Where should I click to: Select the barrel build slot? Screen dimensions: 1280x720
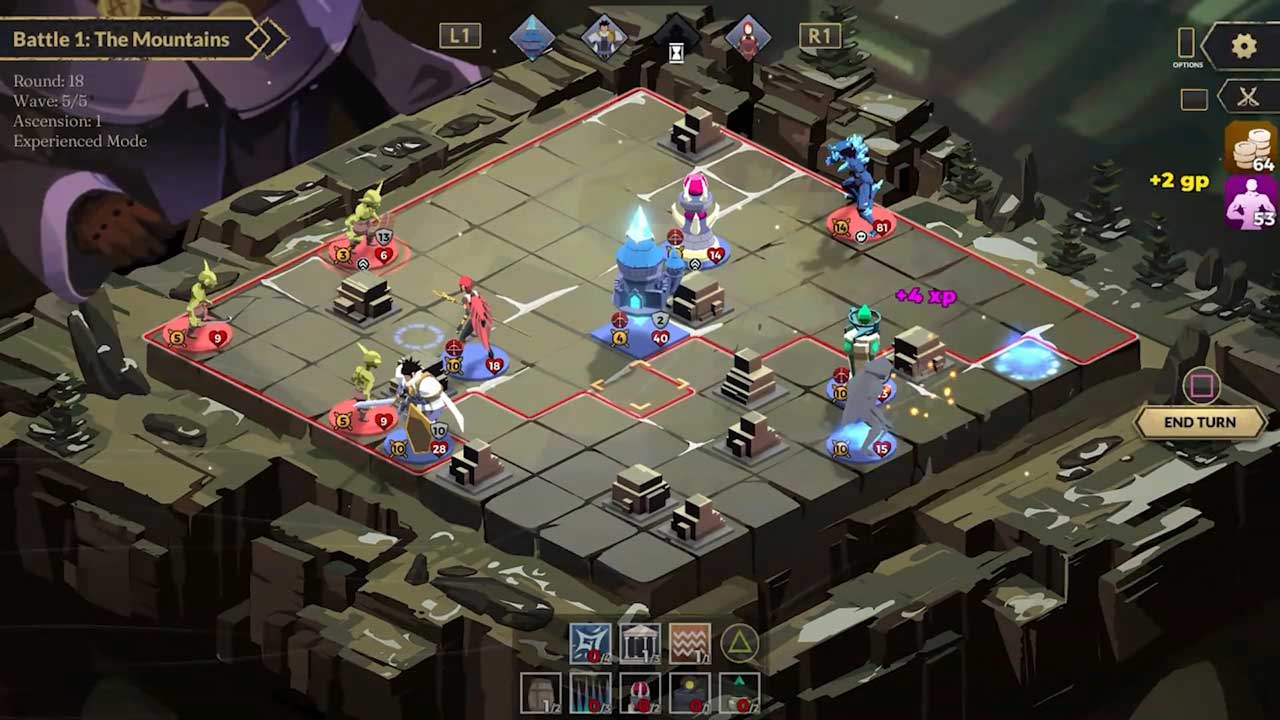click(x=541, y=693)
